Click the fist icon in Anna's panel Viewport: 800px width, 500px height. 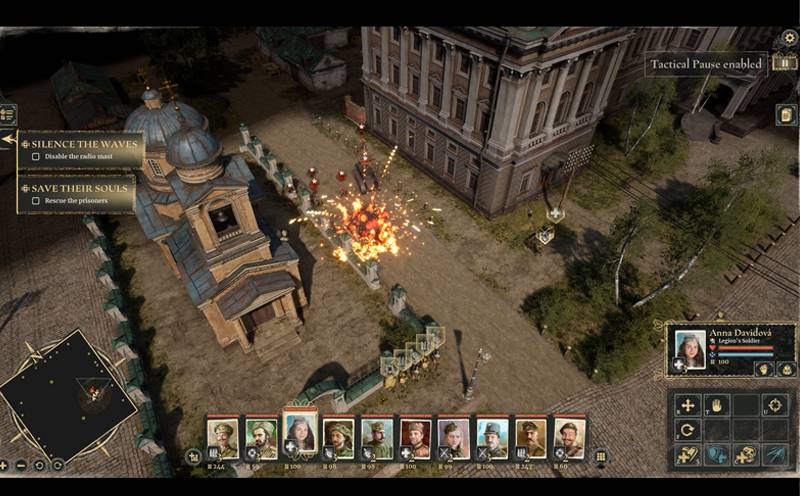point(761,368)
